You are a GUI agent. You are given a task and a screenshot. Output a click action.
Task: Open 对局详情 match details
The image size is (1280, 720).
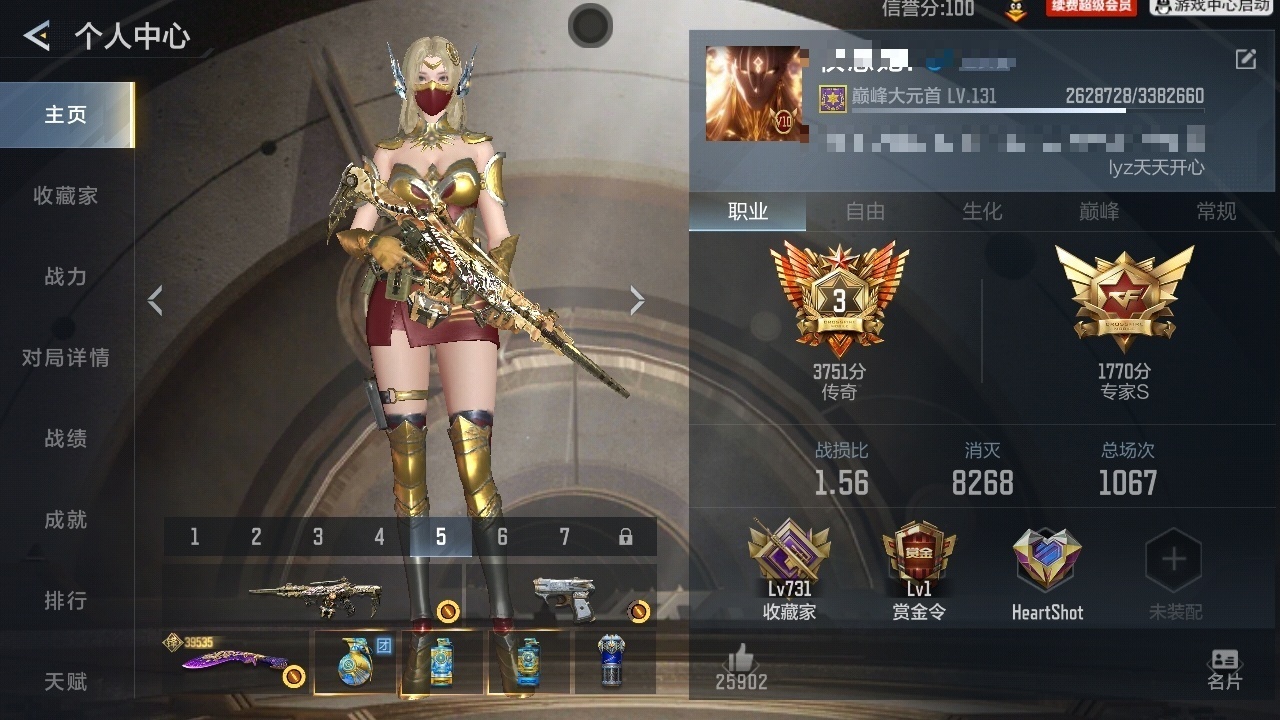coord(66,358)
